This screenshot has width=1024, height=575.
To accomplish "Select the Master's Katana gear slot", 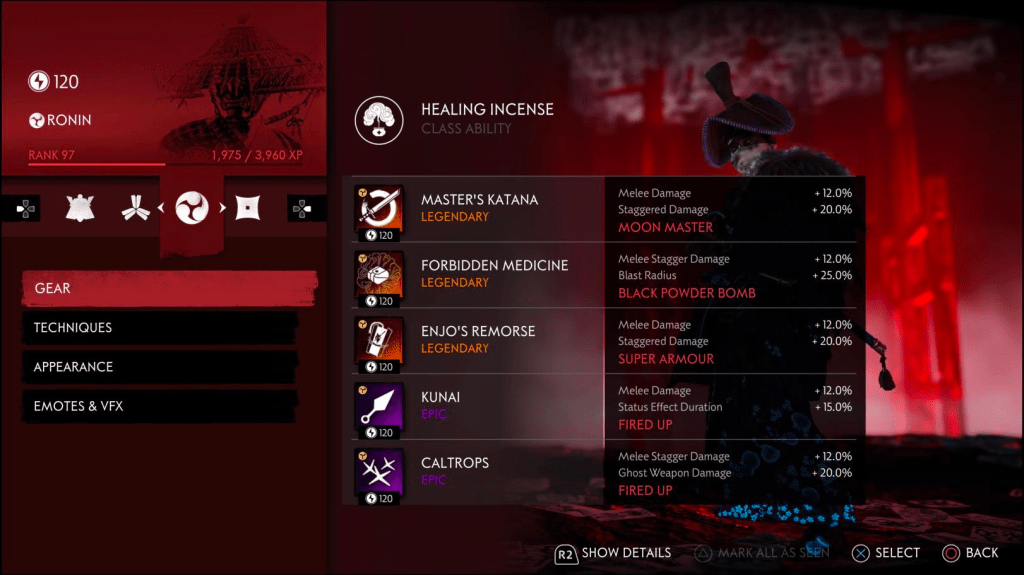I will 479,208.
